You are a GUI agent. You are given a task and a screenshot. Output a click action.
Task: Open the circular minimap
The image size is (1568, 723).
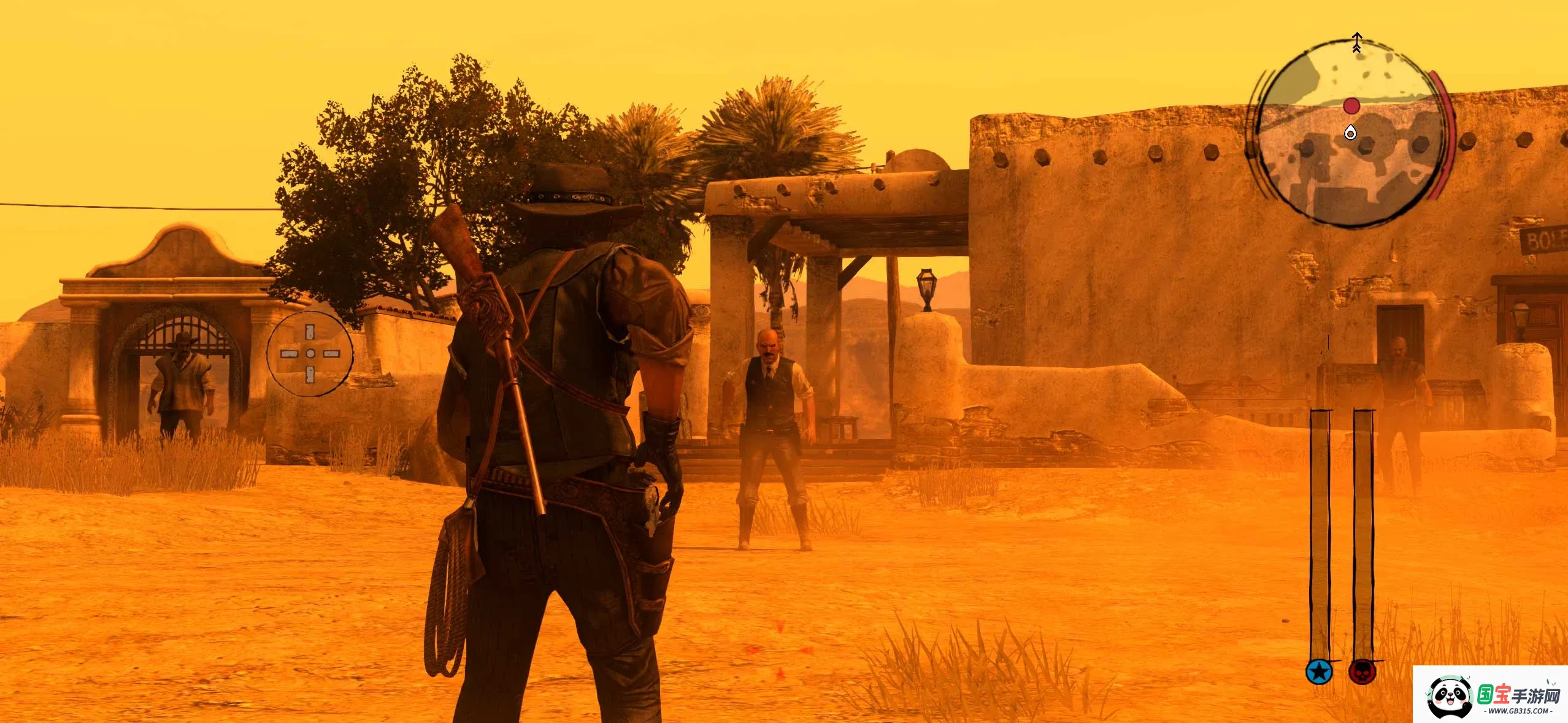point(1348,134)
